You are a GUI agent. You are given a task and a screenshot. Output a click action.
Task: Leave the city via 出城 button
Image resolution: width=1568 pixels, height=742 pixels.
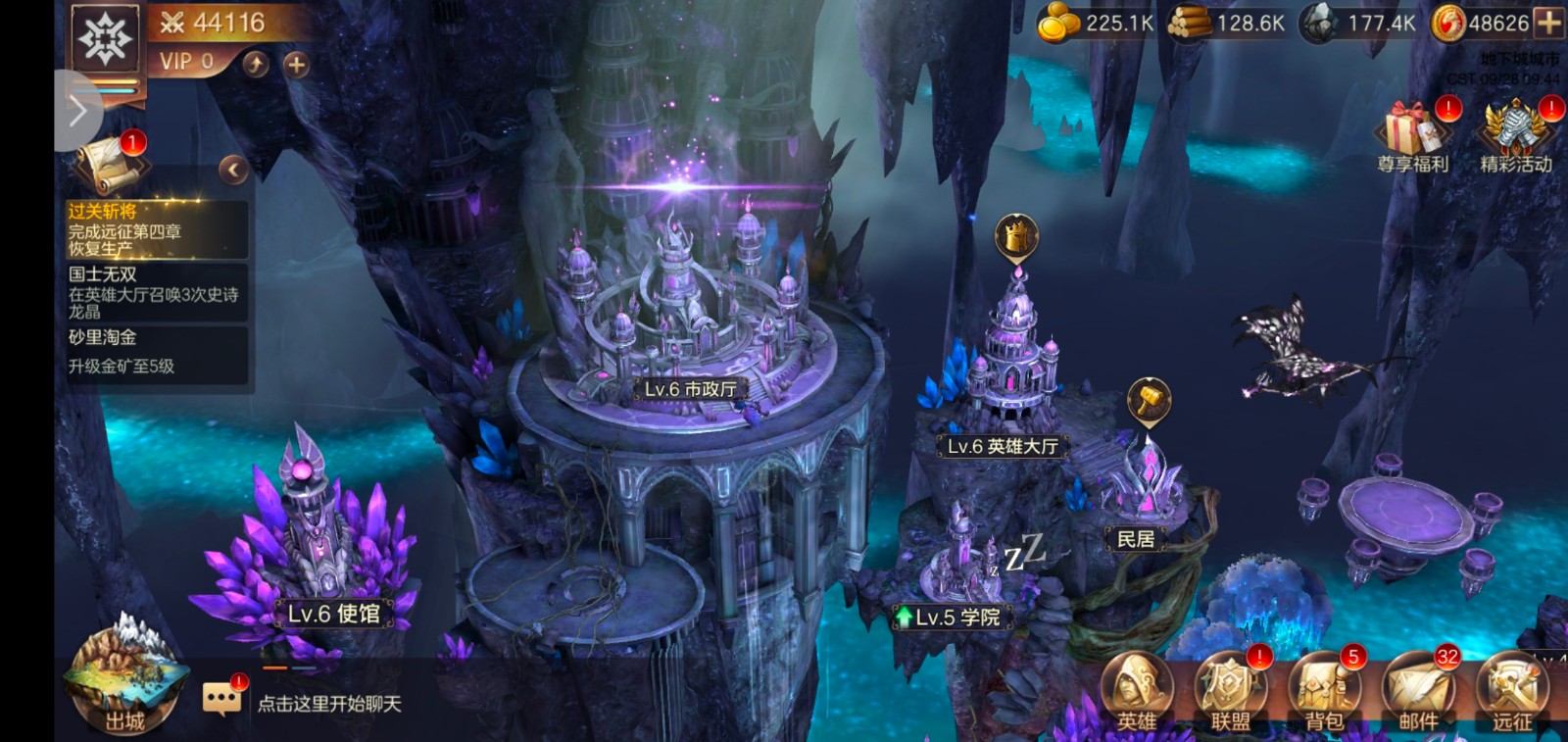coord(124,681)
